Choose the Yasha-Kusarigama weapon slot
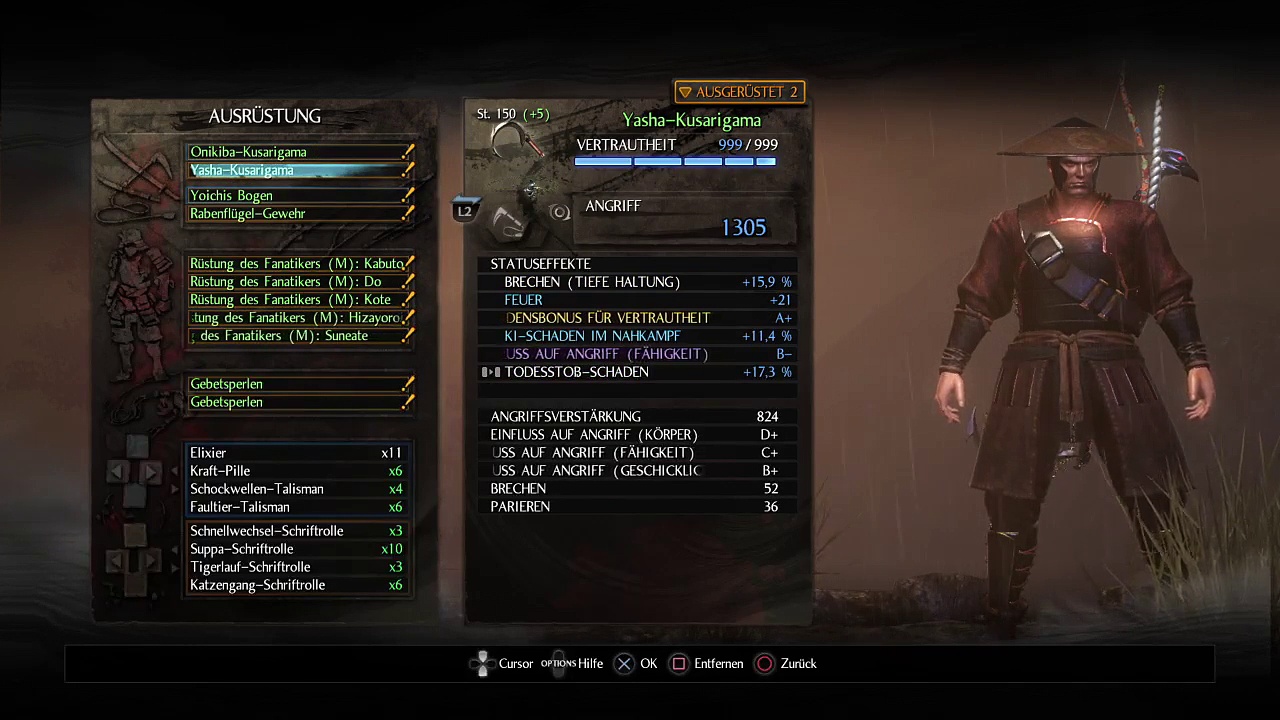1280x720 pixels. pos(298,170)
